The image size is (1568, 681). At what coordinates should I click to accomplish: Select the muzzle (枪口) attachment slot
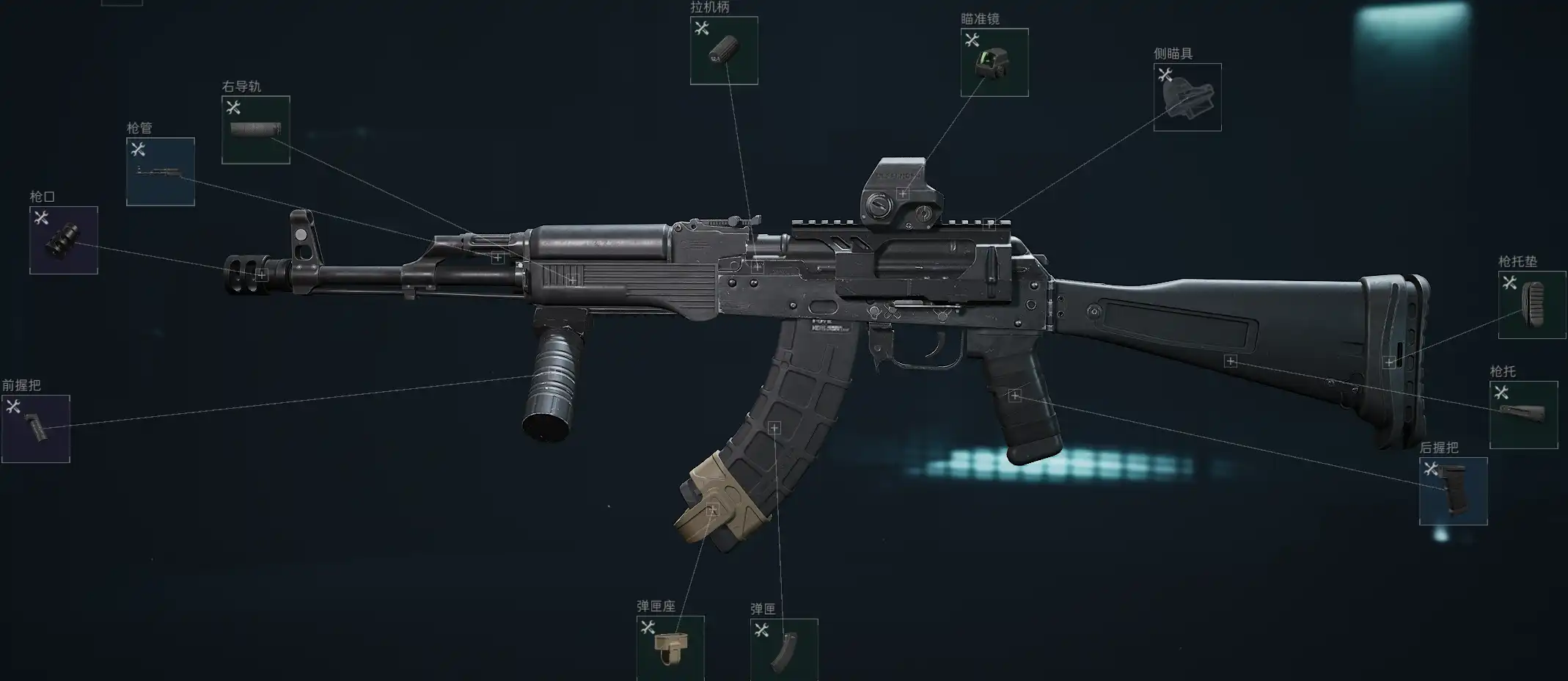point(64,240)
